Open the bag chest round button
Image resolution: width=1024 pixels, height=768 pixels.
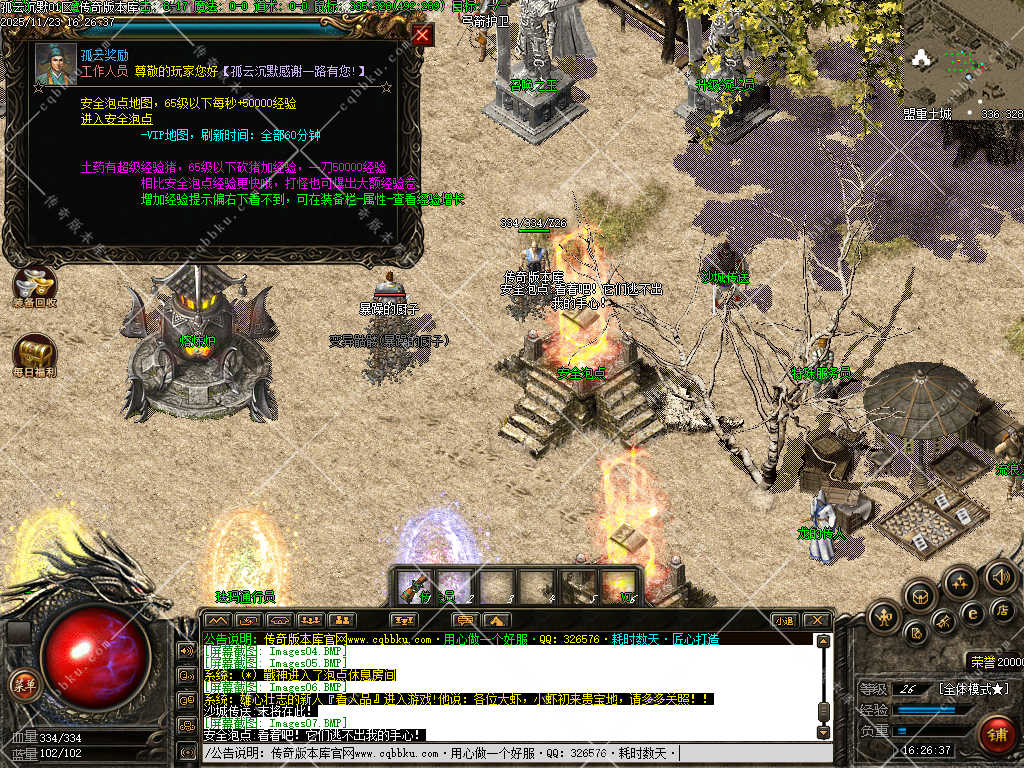(920, 597)
